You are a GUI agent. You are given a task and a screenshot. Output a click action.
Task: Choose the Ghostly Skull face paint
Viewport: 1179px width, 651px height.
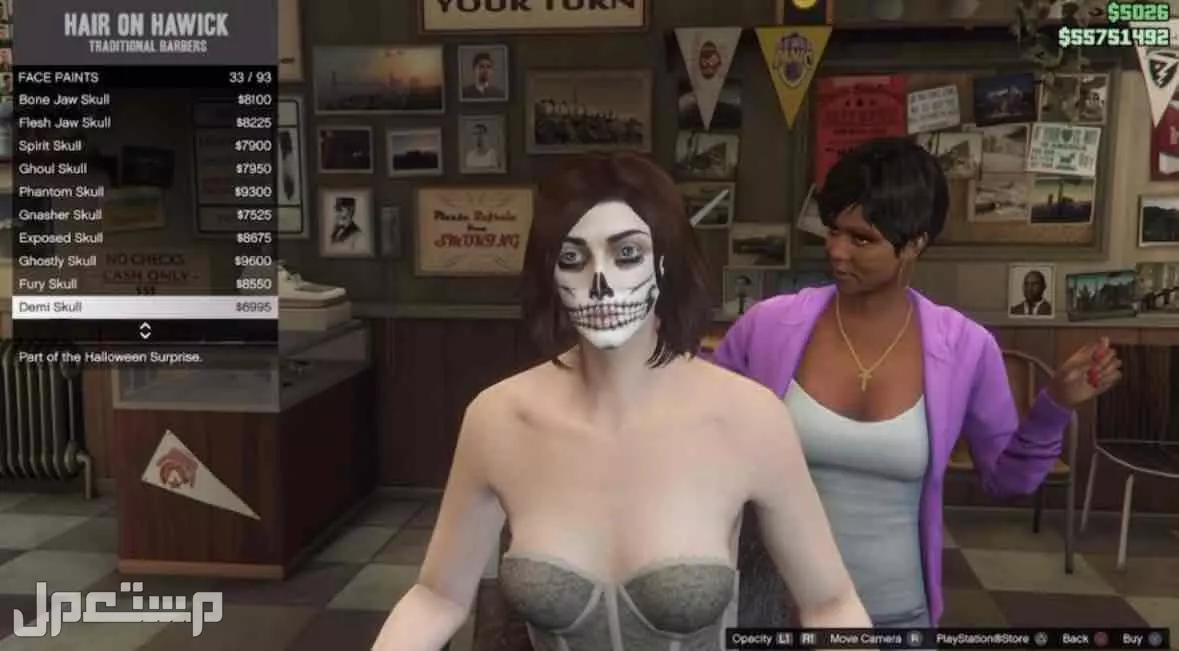[x=144, y=261]
